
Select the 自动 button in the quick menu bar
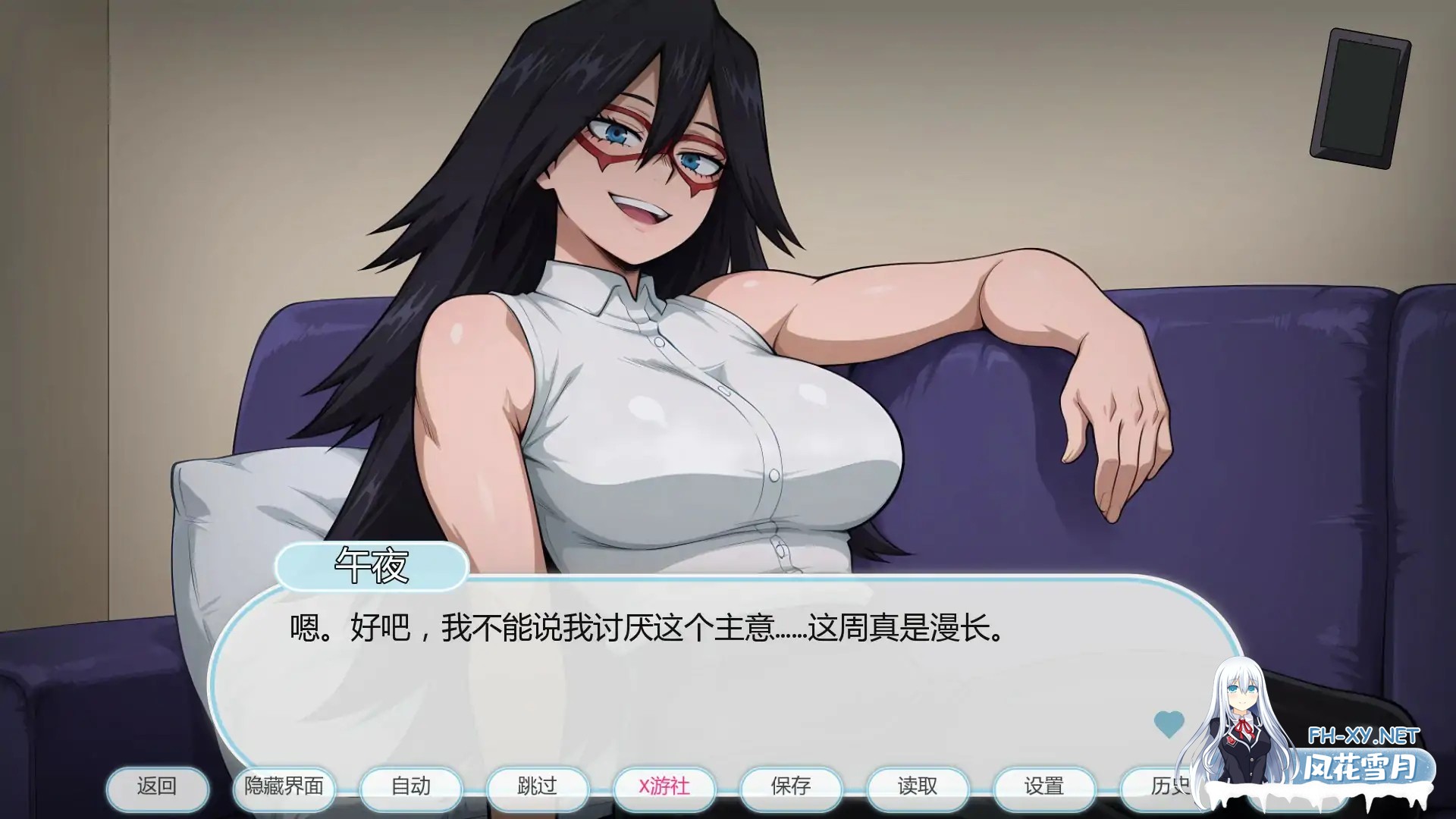pyautogui.click(x=411, y=788)
